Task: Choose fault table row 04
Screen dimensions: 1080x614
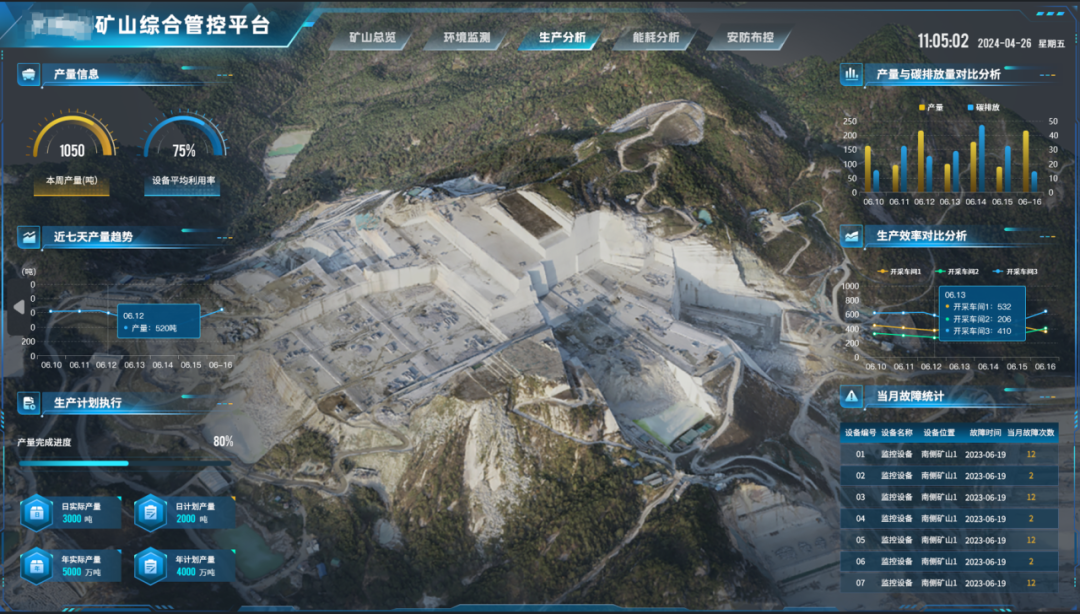Action: [x=948, y=518]
